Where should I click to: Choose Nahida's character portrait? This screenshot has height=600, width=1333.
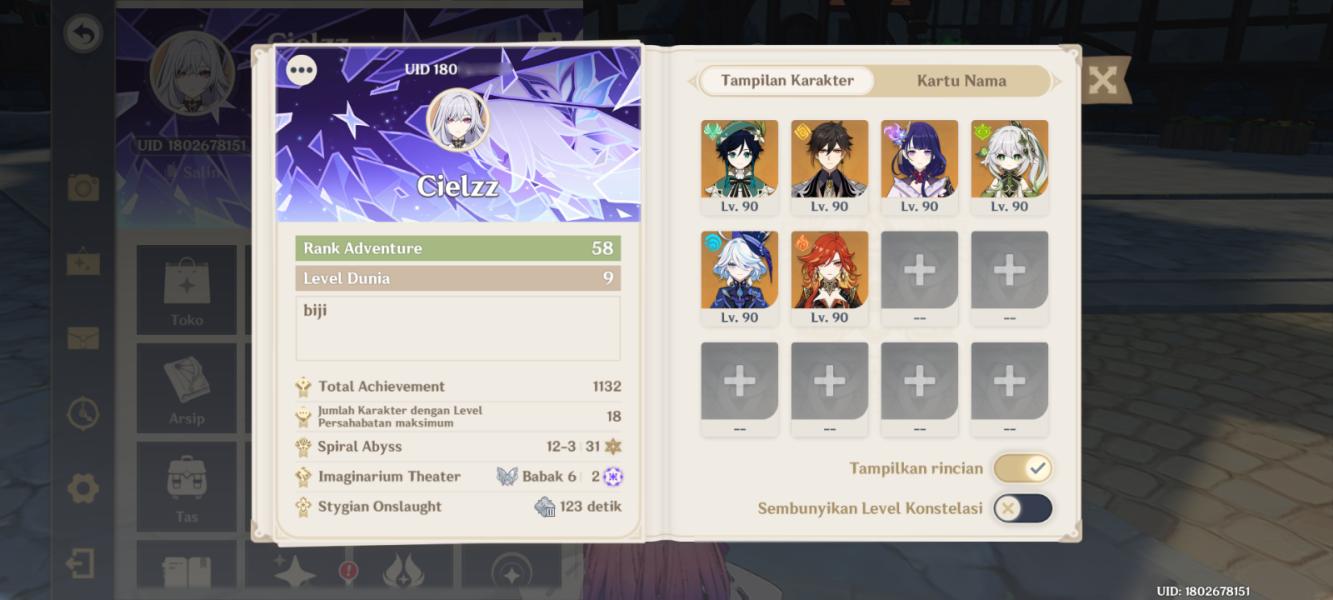coord(1009,160)
